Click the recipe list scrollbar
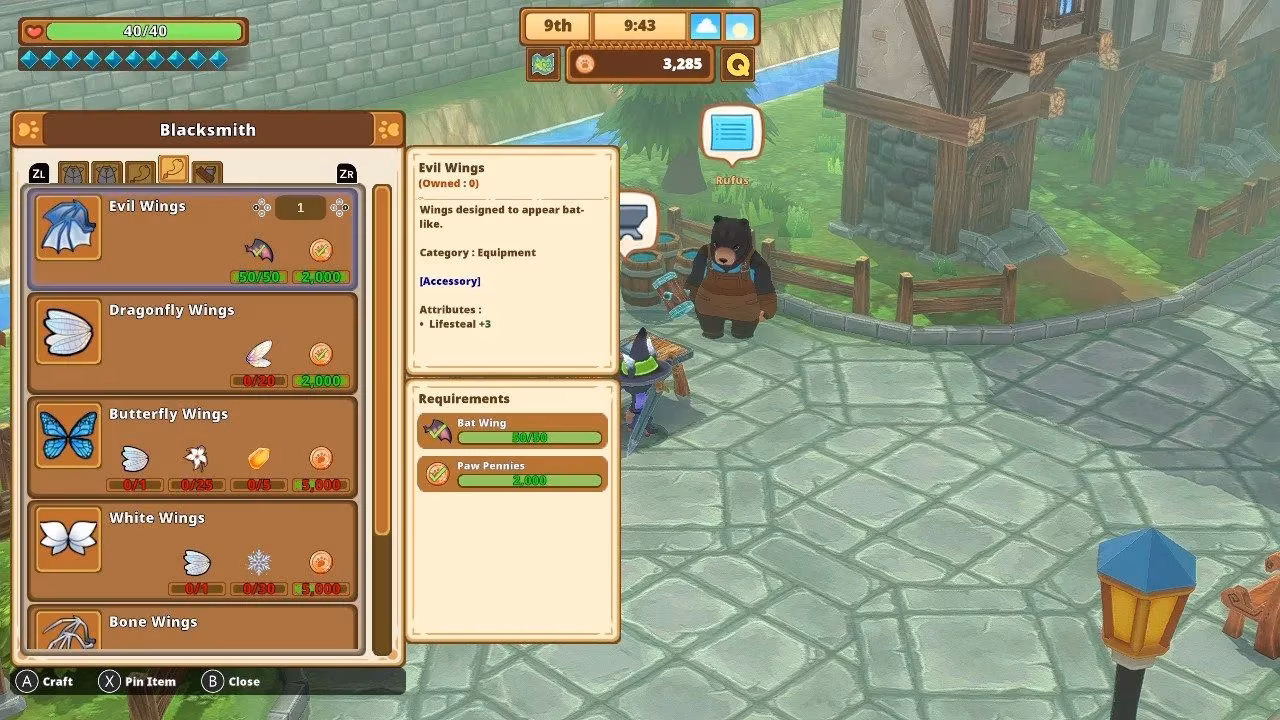Image resolution: width=1280 pixels, height=720 pixels. click(382, 360)
